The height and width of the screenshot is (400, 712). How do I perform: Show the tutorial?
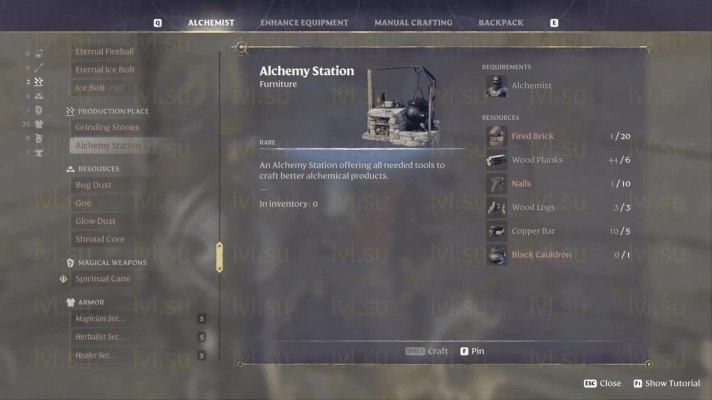pyautogui.click(x=665, y=383)
